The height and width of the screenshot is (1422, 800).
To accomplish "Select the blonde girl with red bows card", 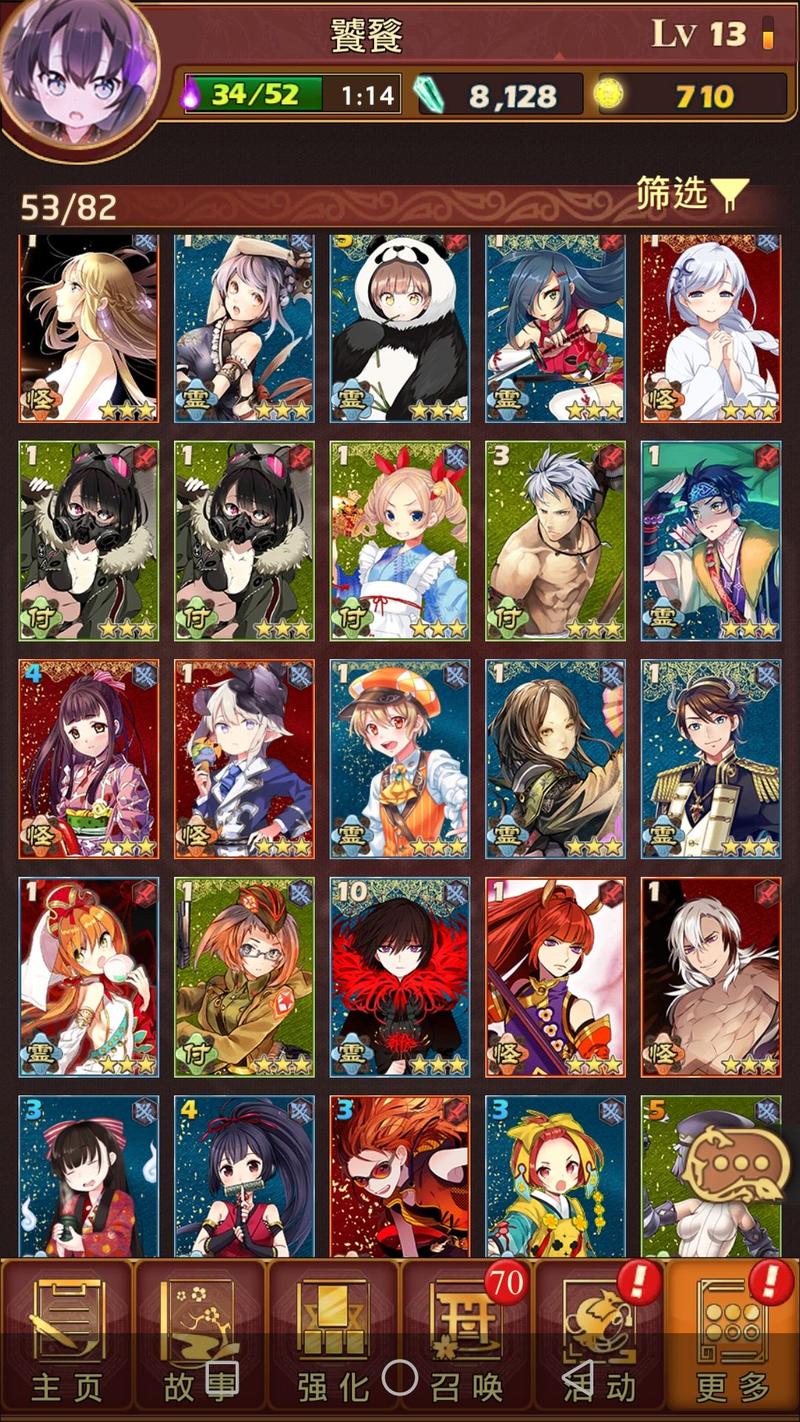I will 400,540.
